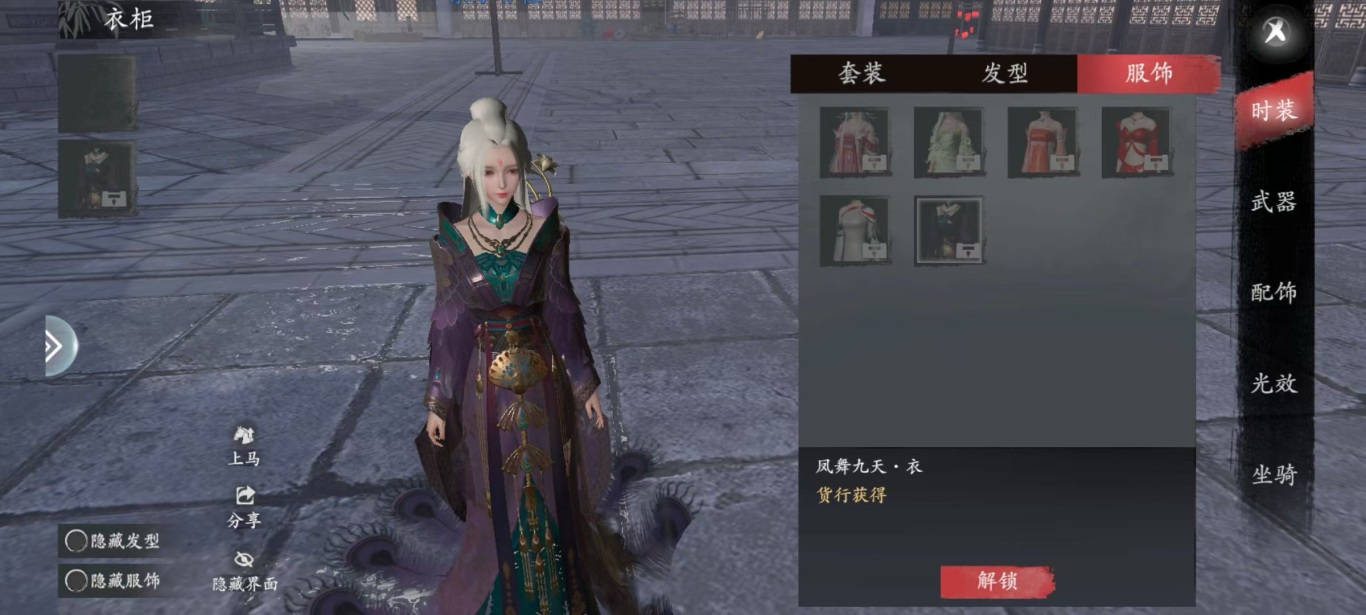Toggle the 隐藏发型 checkbox
1366x615 pixels.
pos(77,541)
